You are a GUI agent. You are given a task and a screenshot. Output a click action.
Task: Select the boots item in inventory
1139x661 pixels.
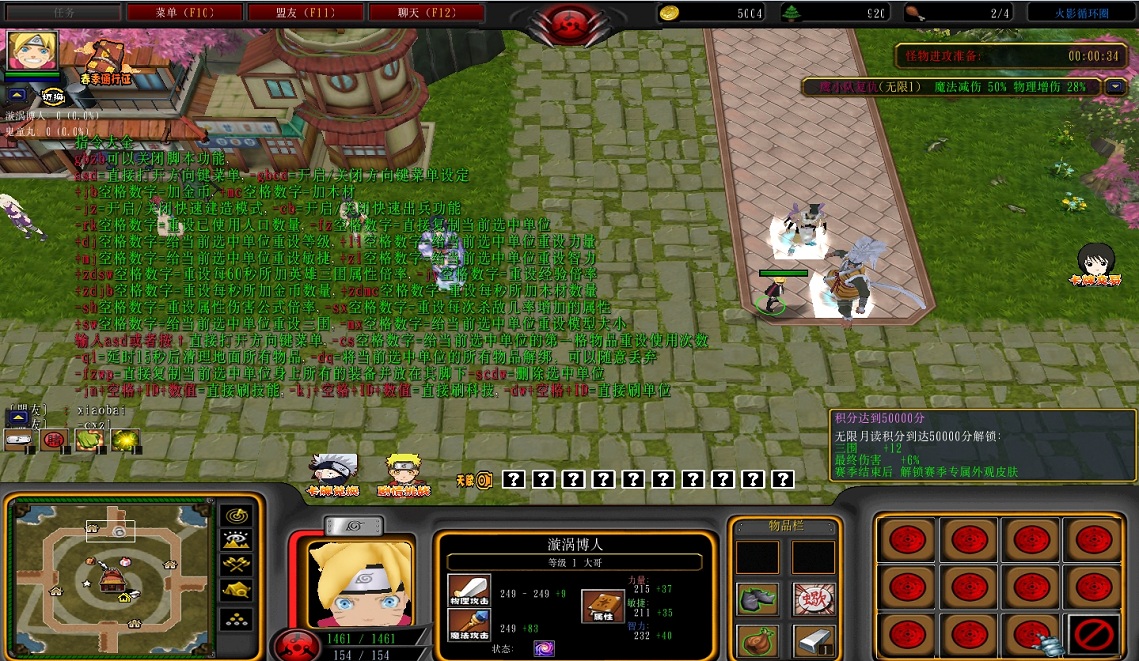[x=757, y=599]
